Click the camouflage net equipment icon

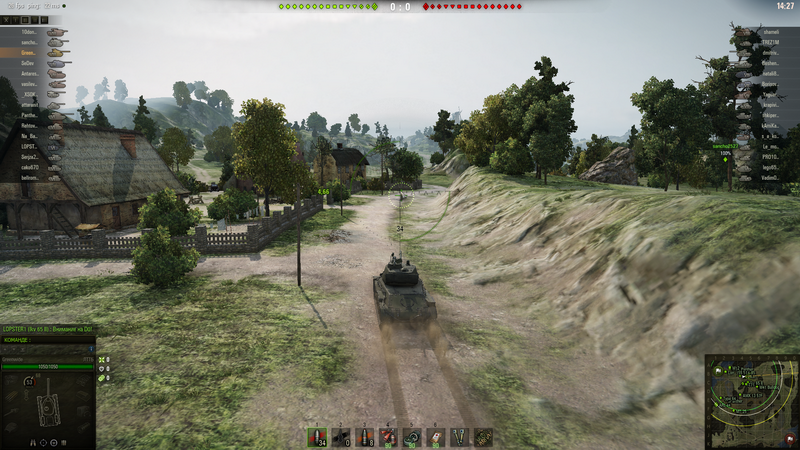(483, 437)
